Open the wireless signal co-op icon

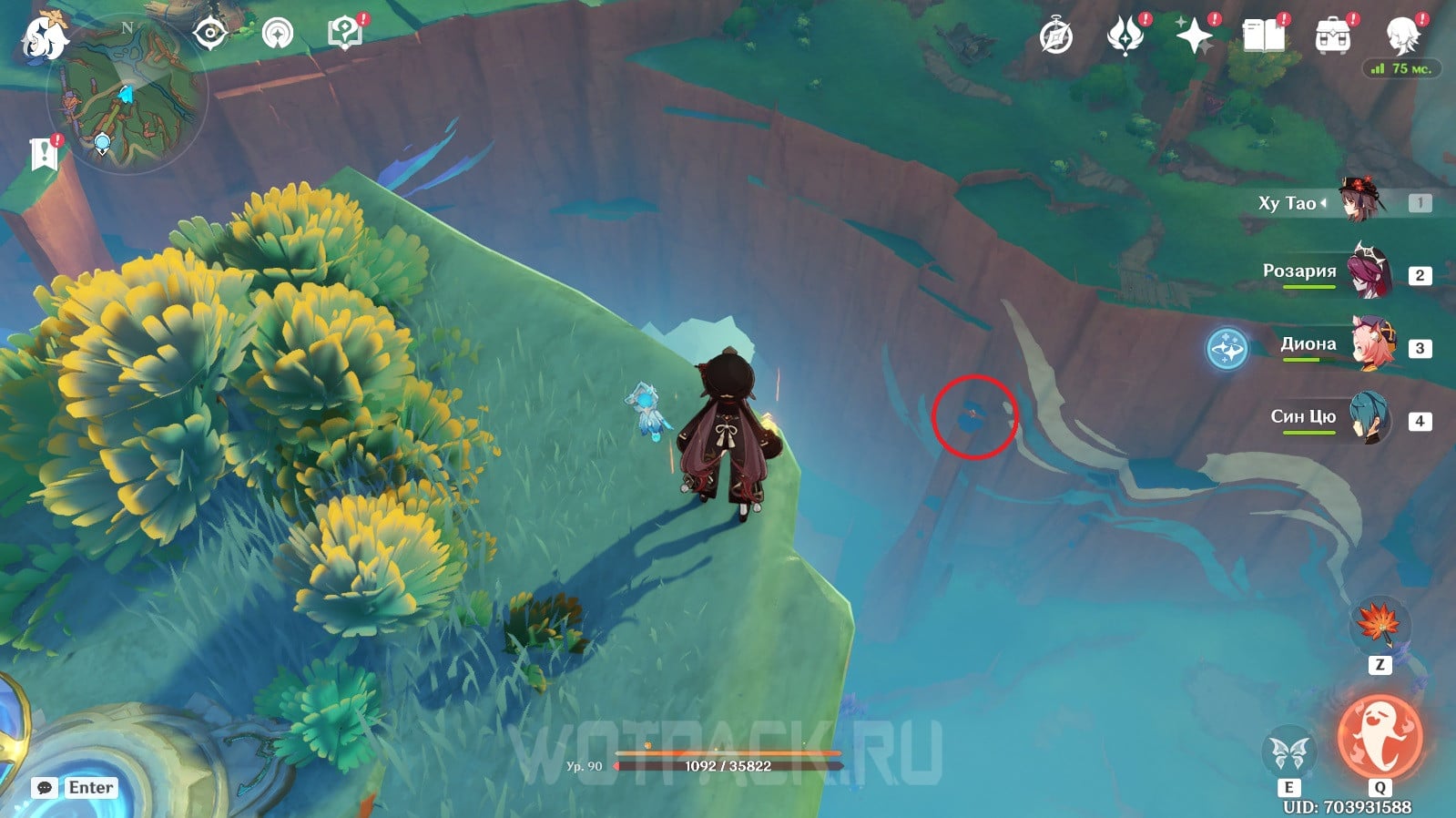click(278, 35)
